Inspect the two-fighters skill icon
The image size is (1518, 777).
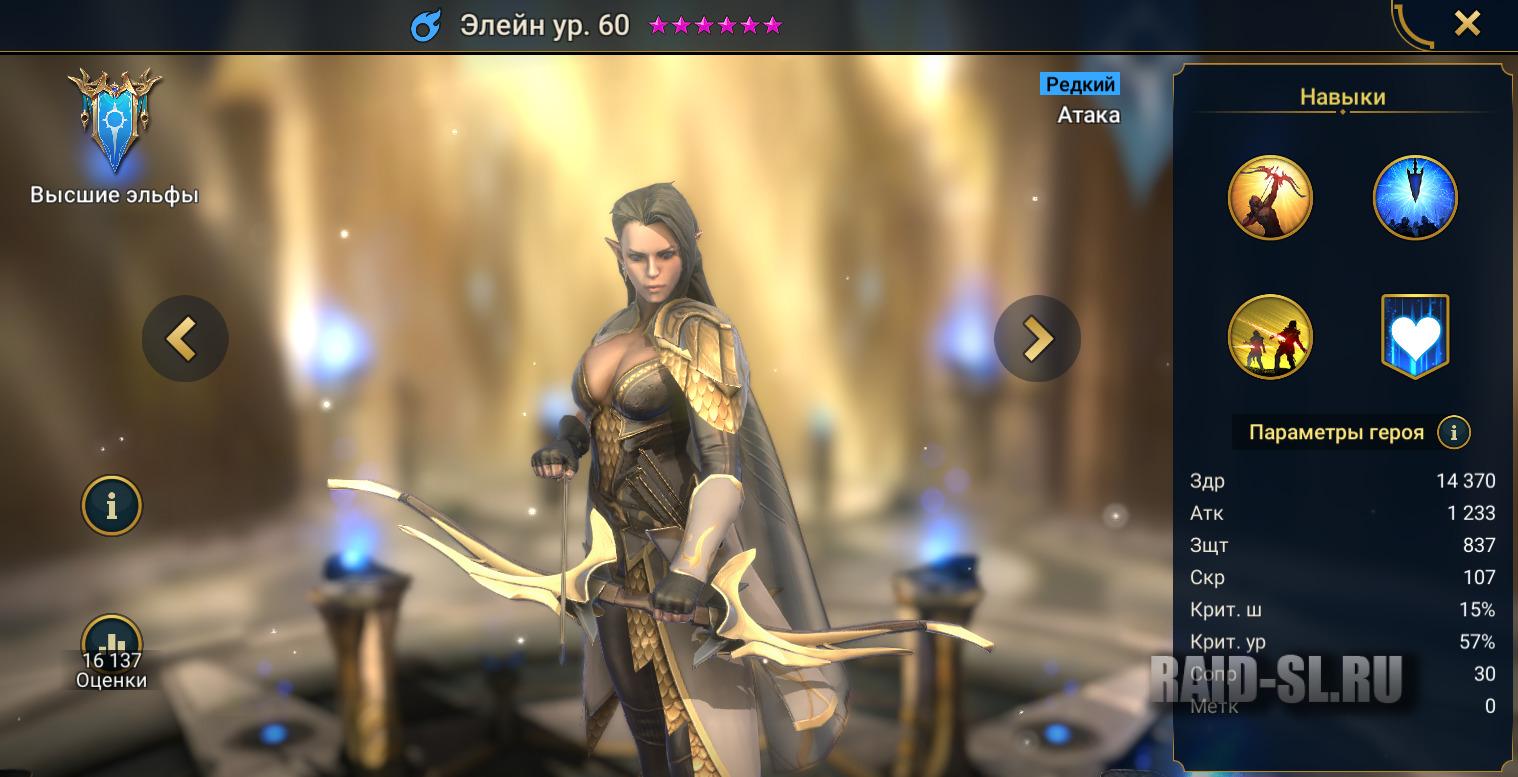pos(1270,337)
